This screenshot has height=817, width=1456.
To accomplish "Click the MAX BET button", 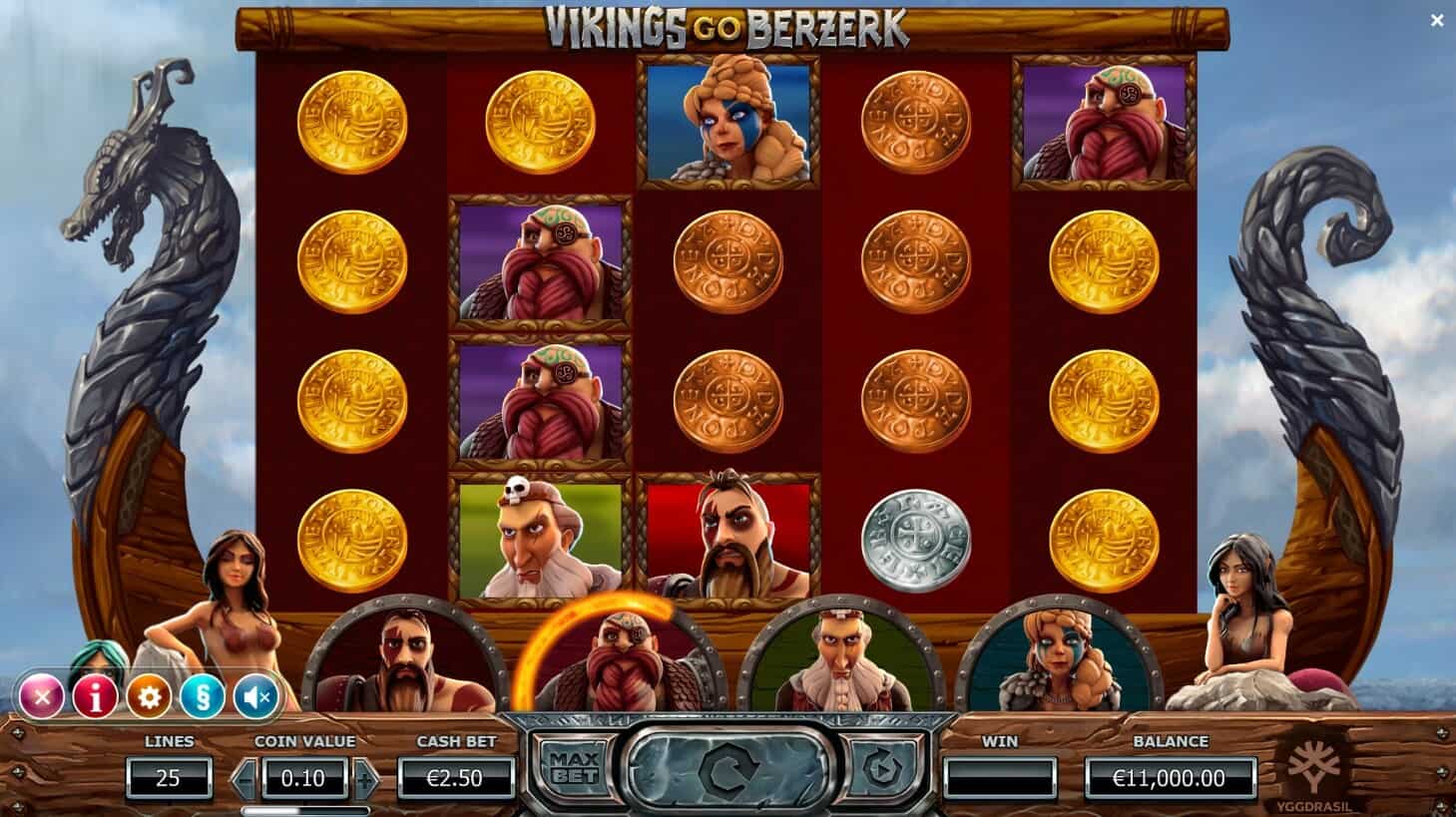I will click(574, 766).
